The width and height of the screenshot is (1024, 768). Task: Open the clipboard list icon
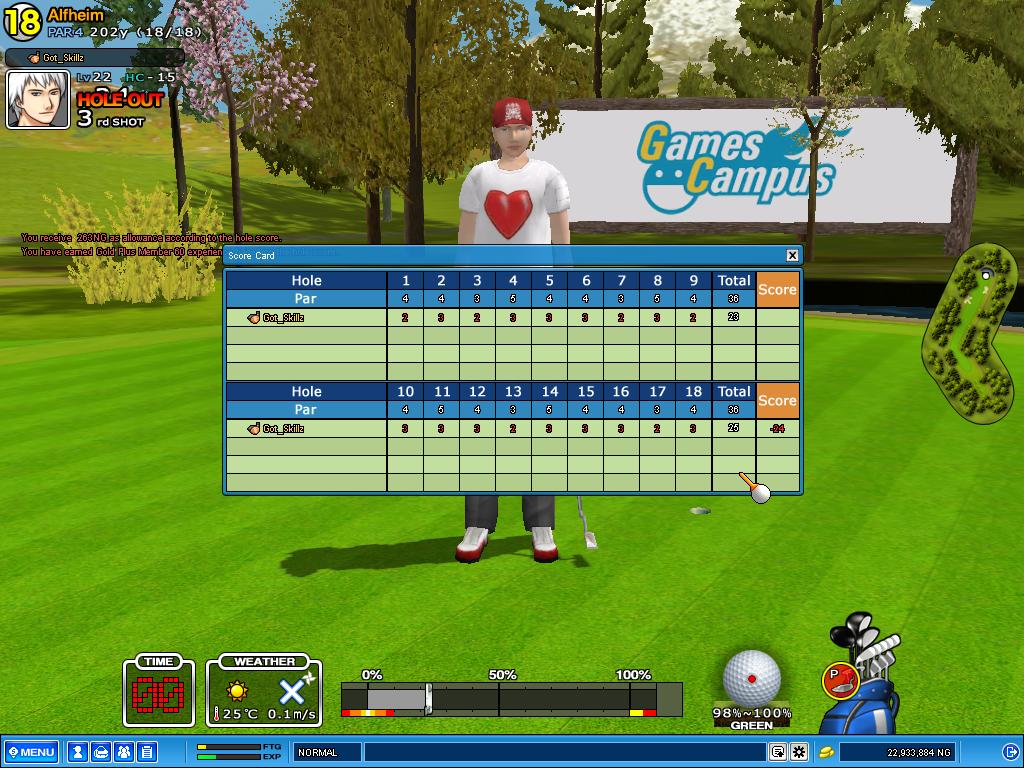click(146, 752)
